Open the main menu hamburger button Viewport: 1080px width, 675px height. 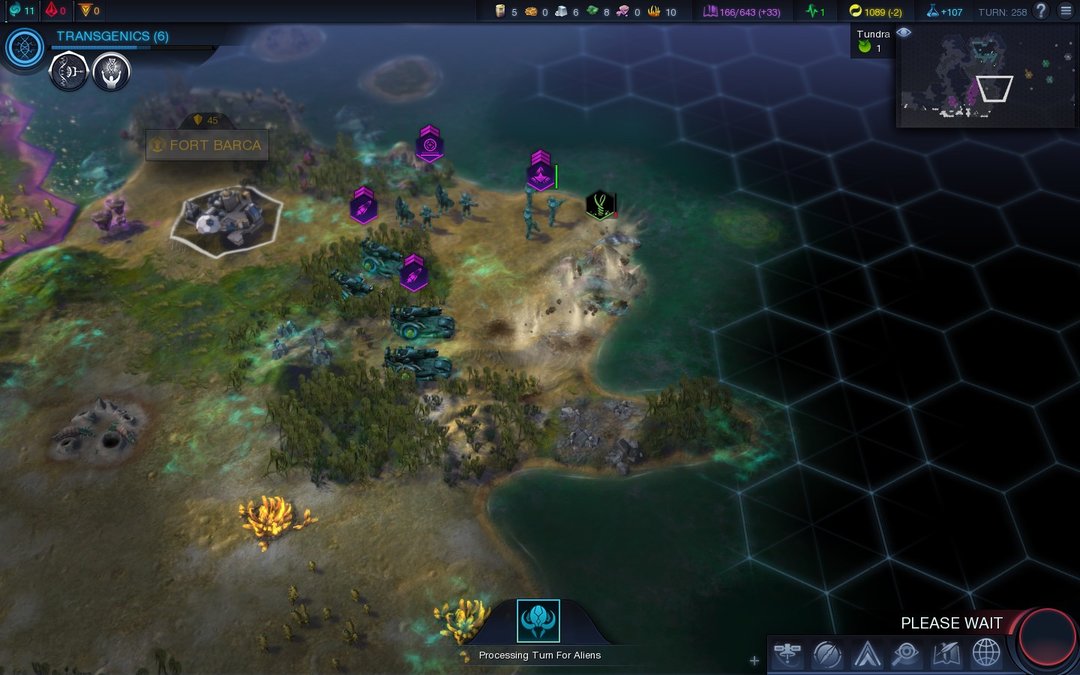tap(1066, 11)
